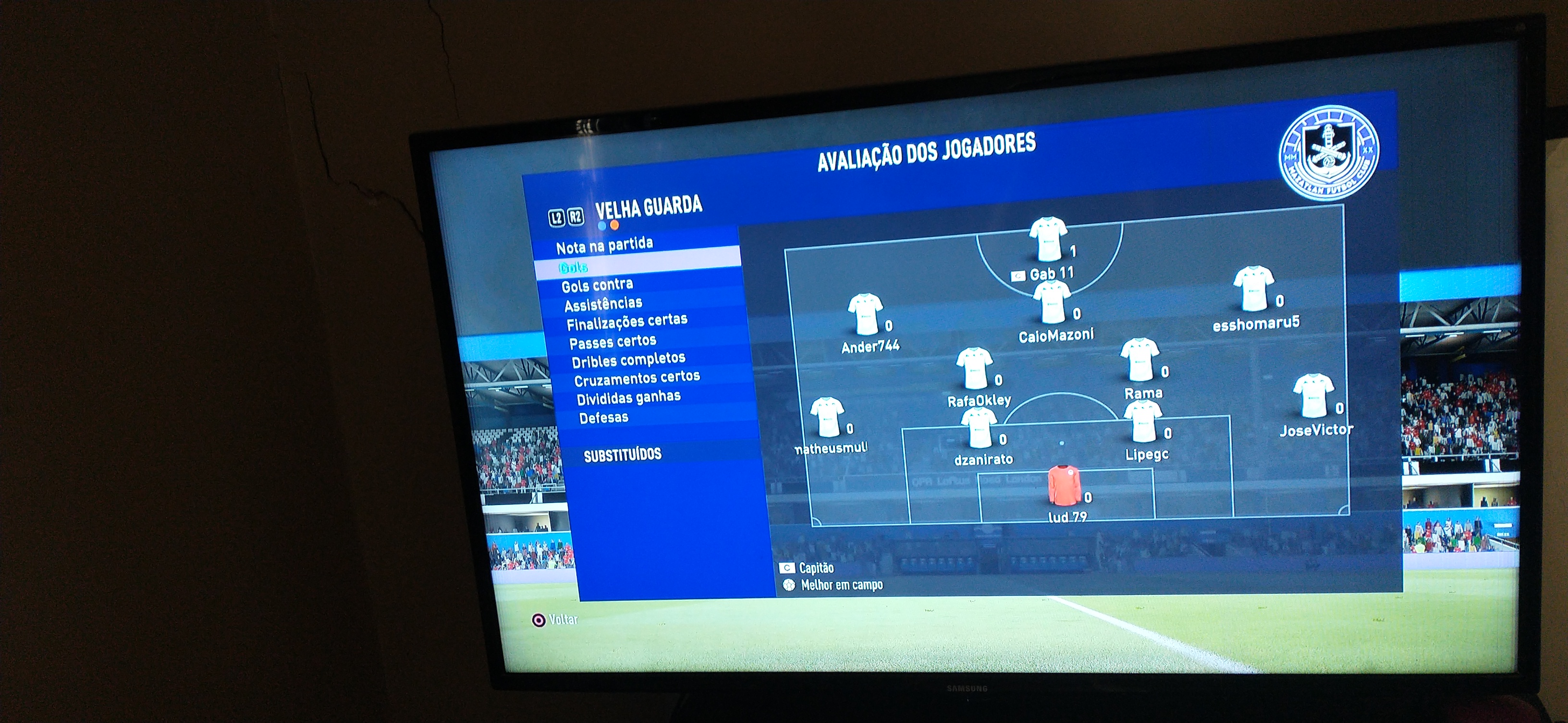Show the Divididas ganhas statistic
This screenshot has height=723, width=1568.
pos(628,398)
